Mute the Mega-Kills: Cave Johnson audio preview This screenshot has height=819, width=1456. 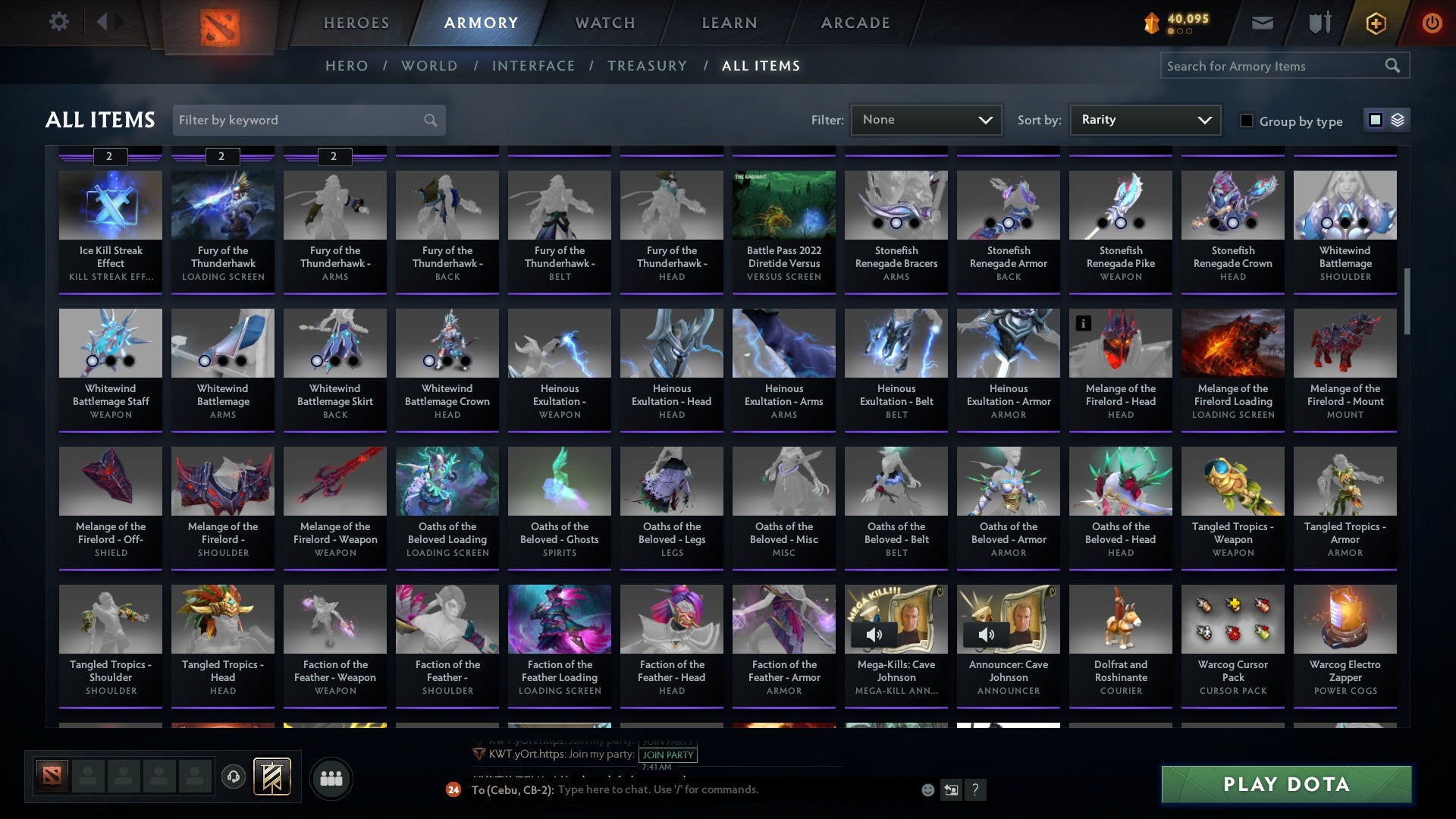click(876, 634)
